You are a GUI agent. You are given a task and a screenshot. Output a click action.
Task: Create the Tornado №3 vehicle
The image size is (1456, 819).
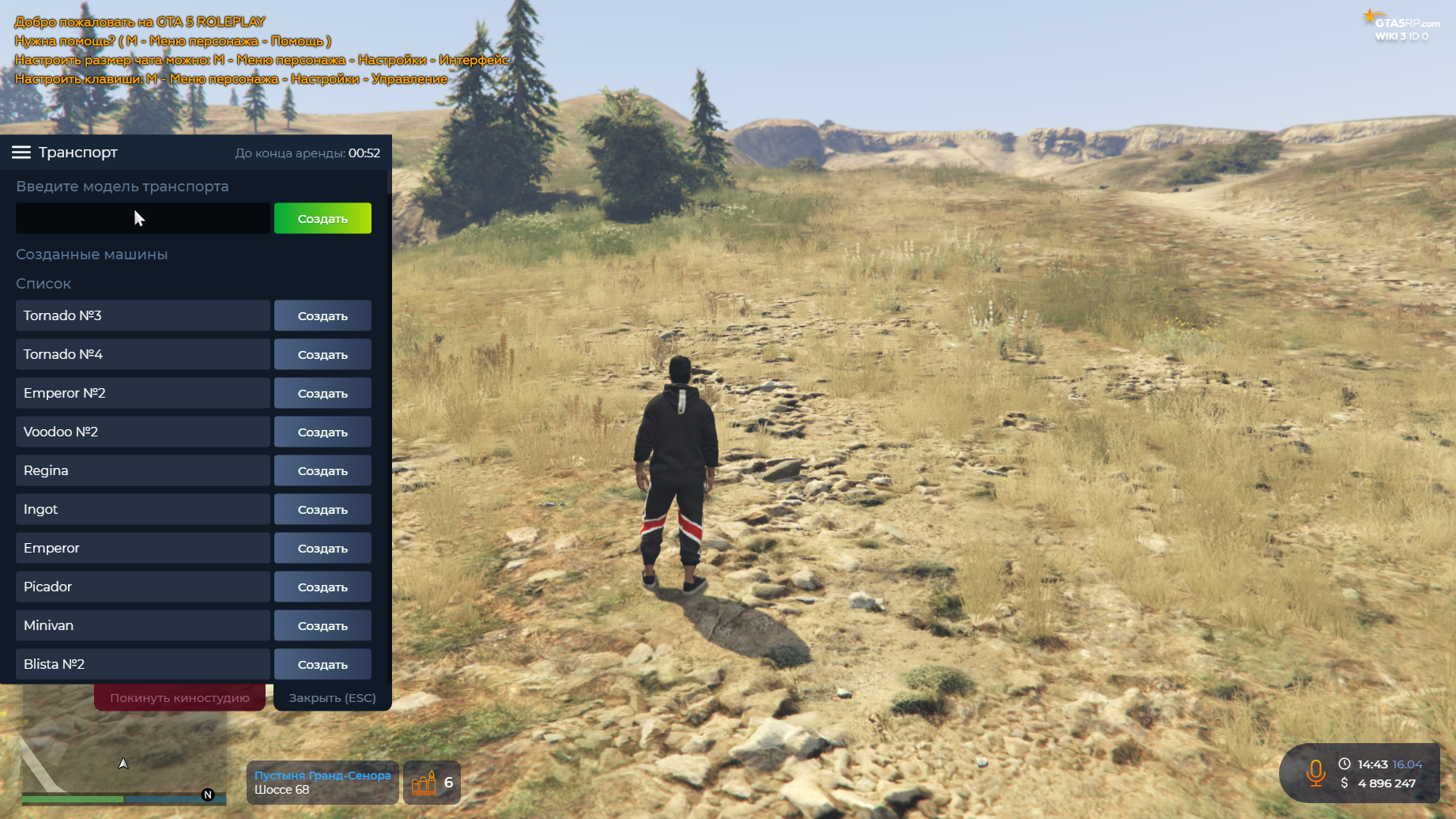pos(323,315)
